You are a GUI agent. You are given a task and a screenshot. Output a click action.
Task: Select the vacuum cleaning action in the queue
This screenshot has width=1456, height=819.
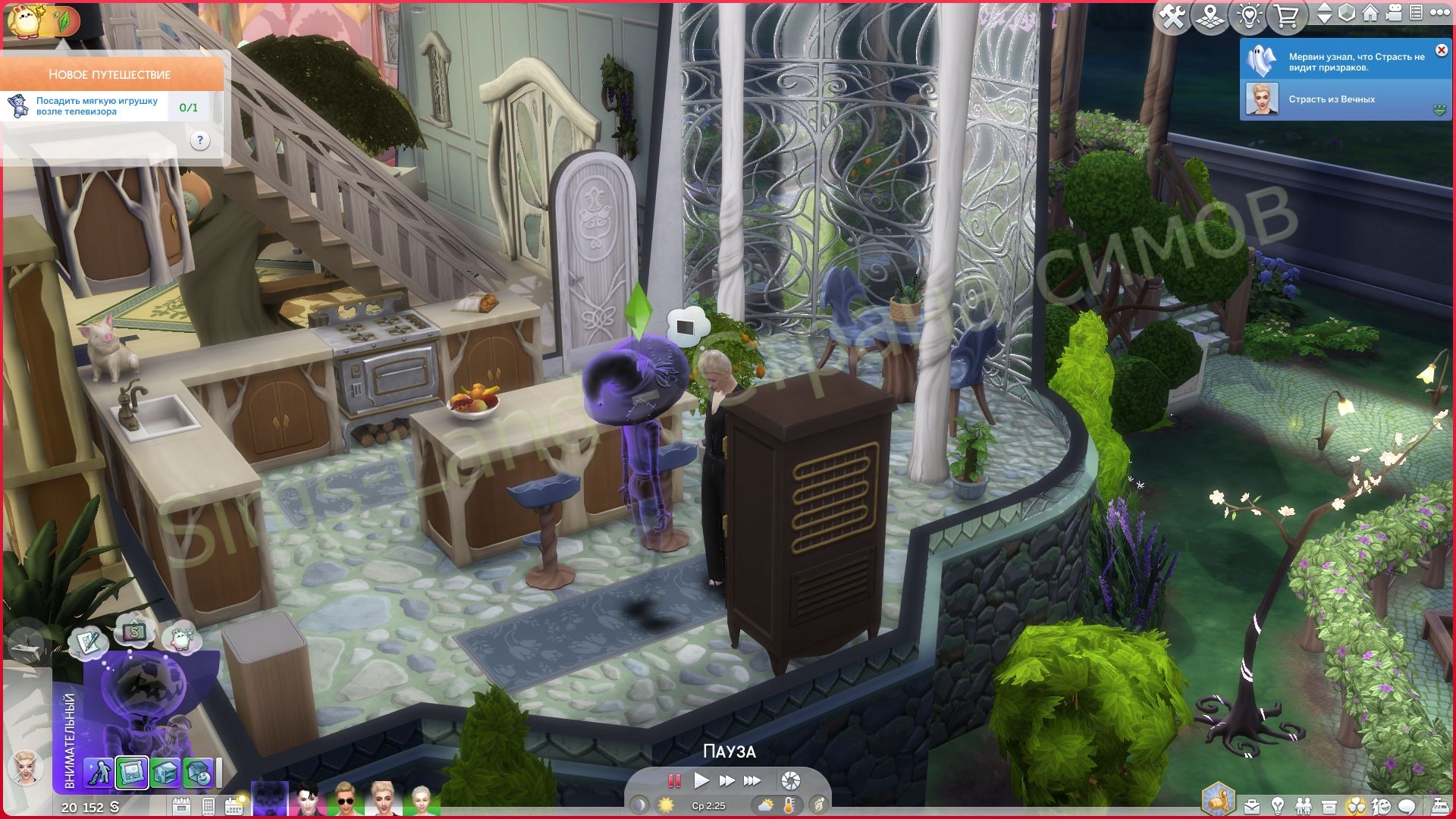tap(98, 773)
